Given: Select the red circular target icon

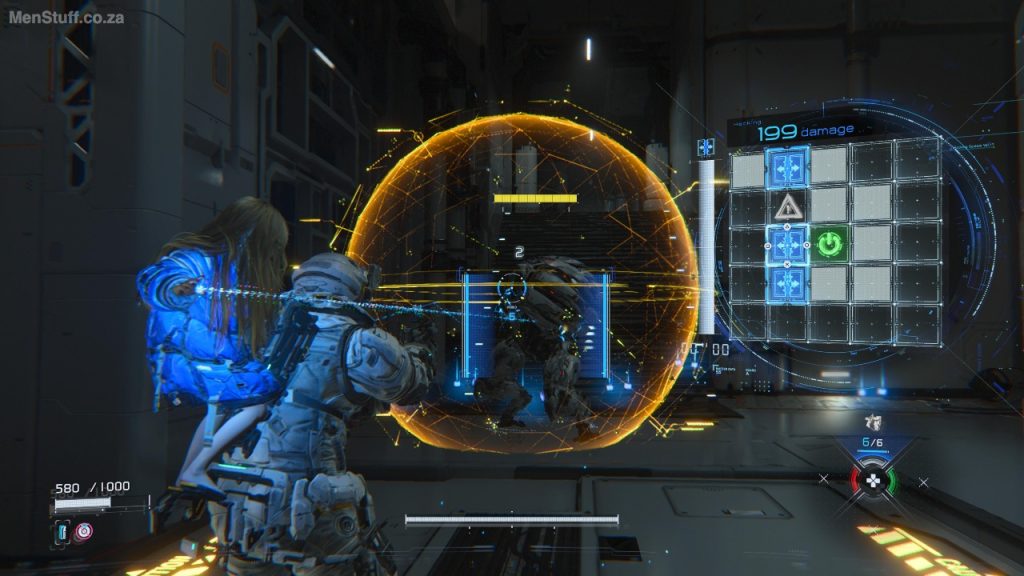Looking at the screenshot, I should click(83, 533).
